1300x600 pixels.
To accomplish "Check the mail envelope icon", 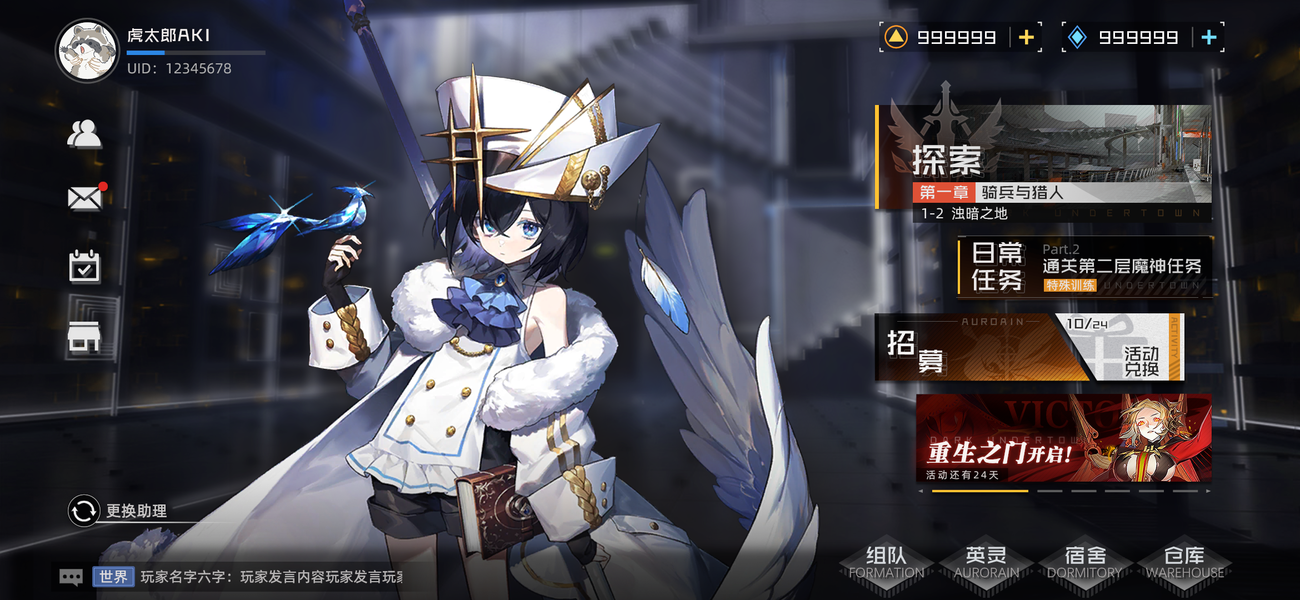I will click(x=85, y=198).
